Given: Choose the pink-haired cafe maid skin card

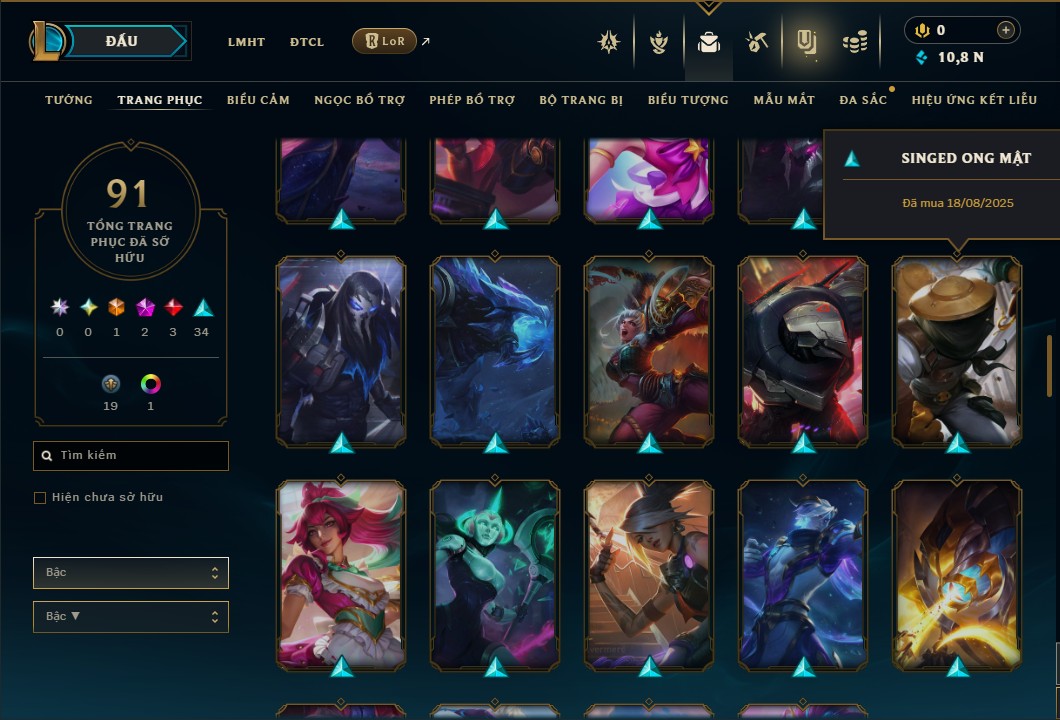Looking at the screenshot, I should (341, 573).
